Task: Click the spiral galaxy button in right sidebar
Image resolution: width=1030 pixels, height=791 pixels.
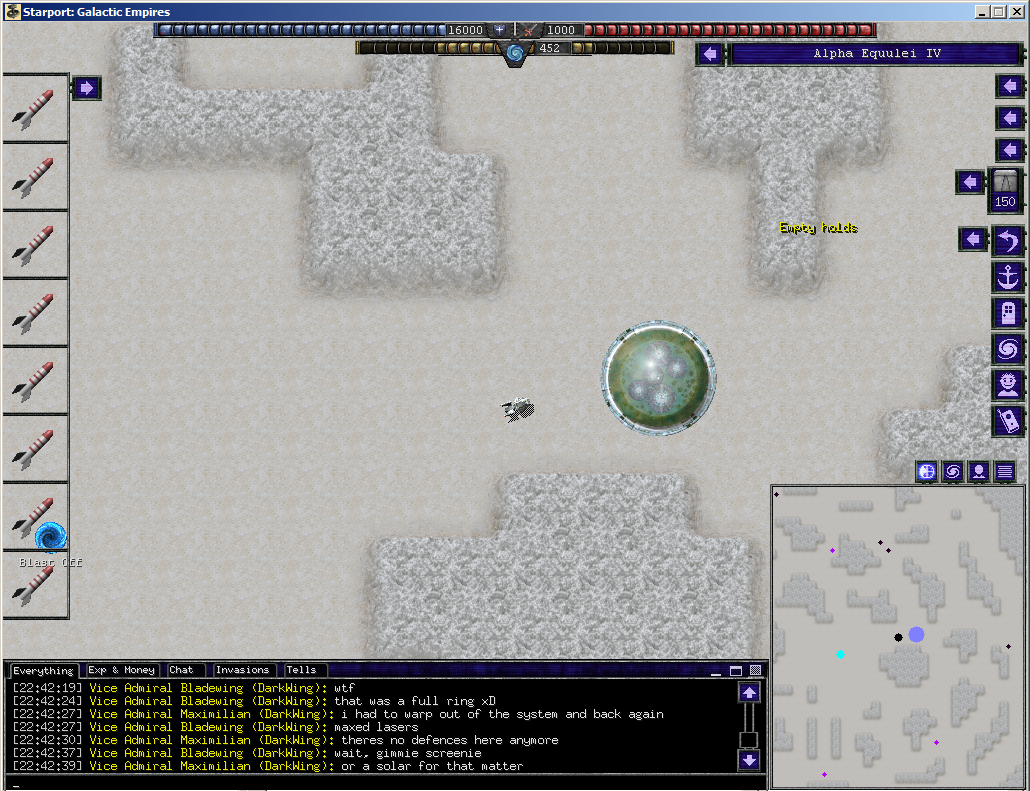Action: click(1007, 348)
